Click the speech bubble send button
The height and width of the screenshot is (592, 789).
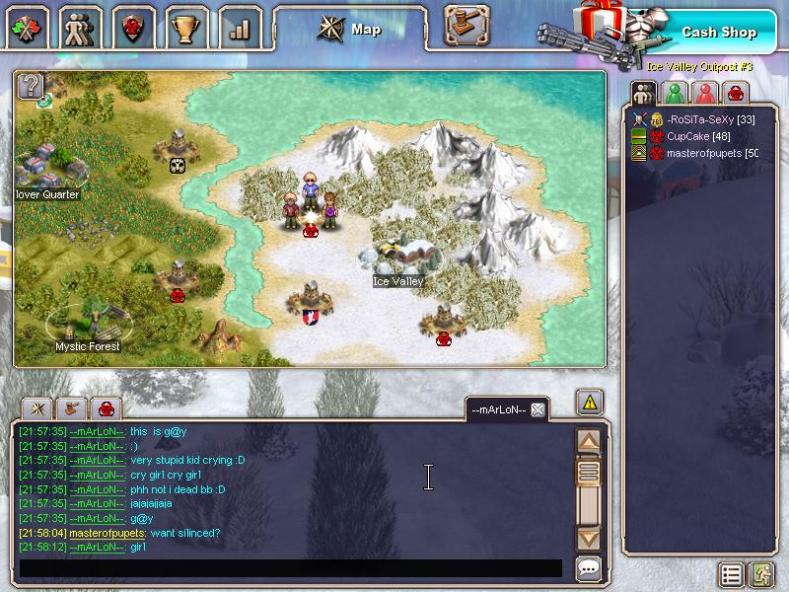coord(589,569)
